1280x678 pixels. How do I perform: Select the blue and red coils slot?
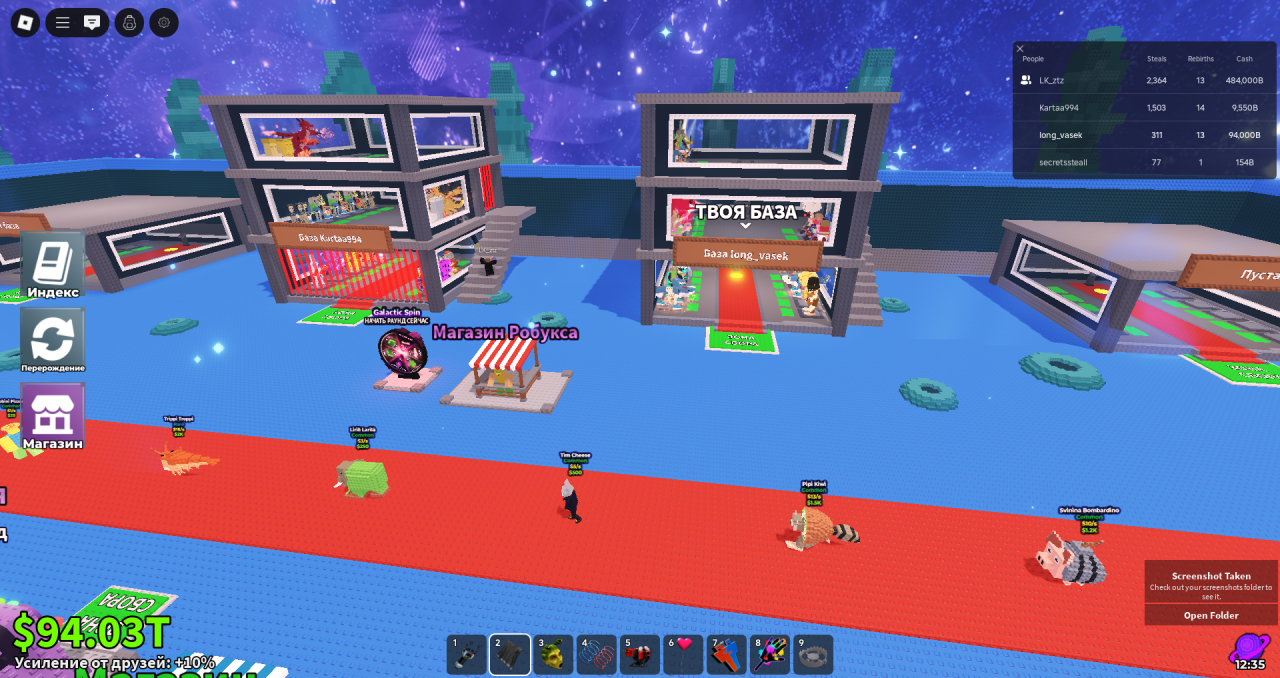(596, 655)
